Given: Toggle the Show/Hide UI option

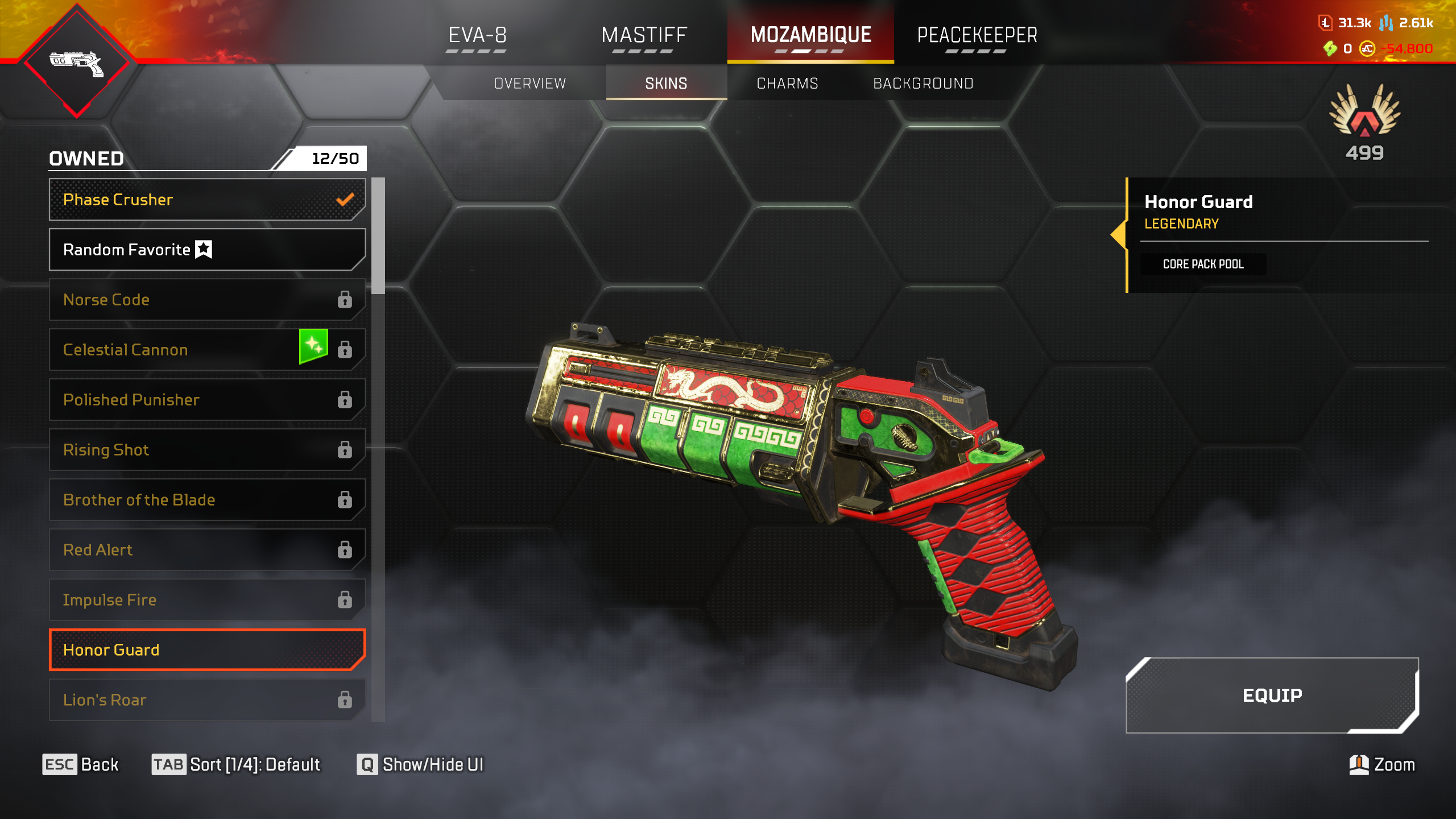Looking at the screenshot, I should click(420, 764).
